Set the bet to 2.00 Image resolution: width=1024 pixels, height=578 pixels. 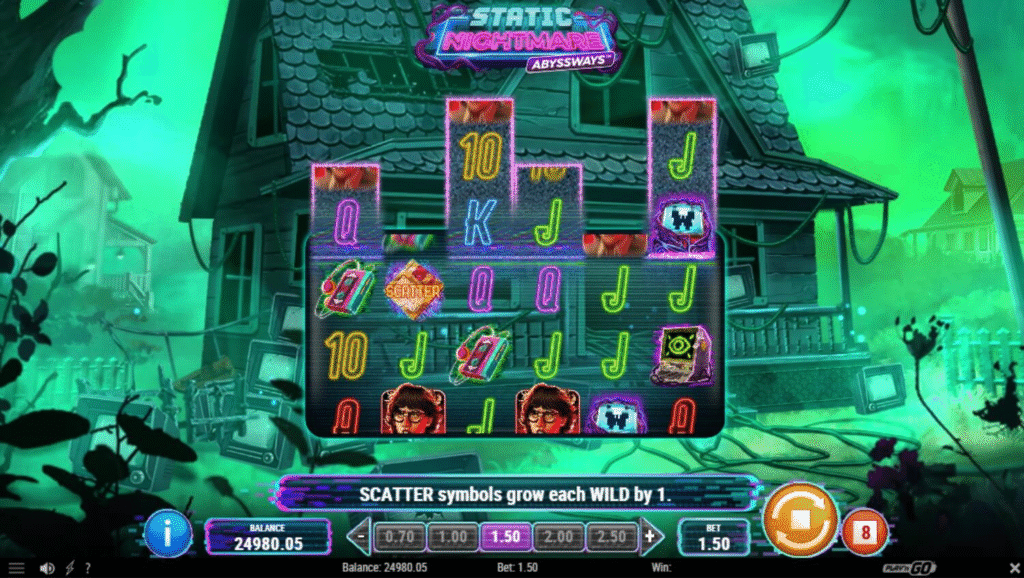(x=558, y=537)
